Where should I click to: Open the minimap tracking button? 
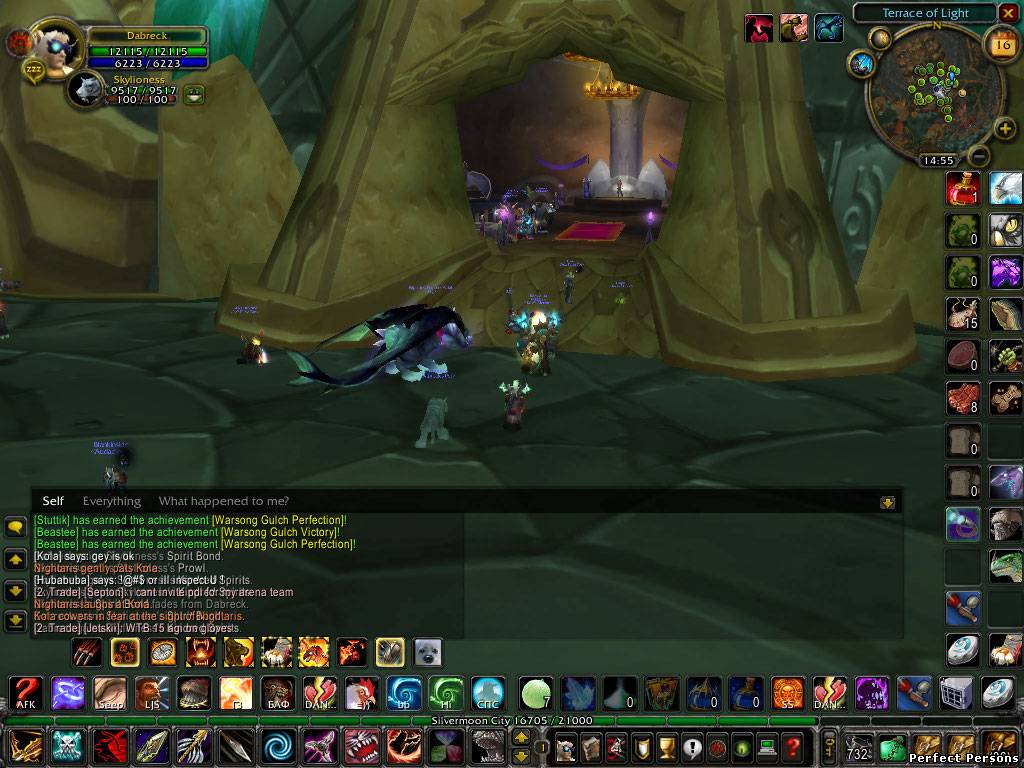(861, 64)
